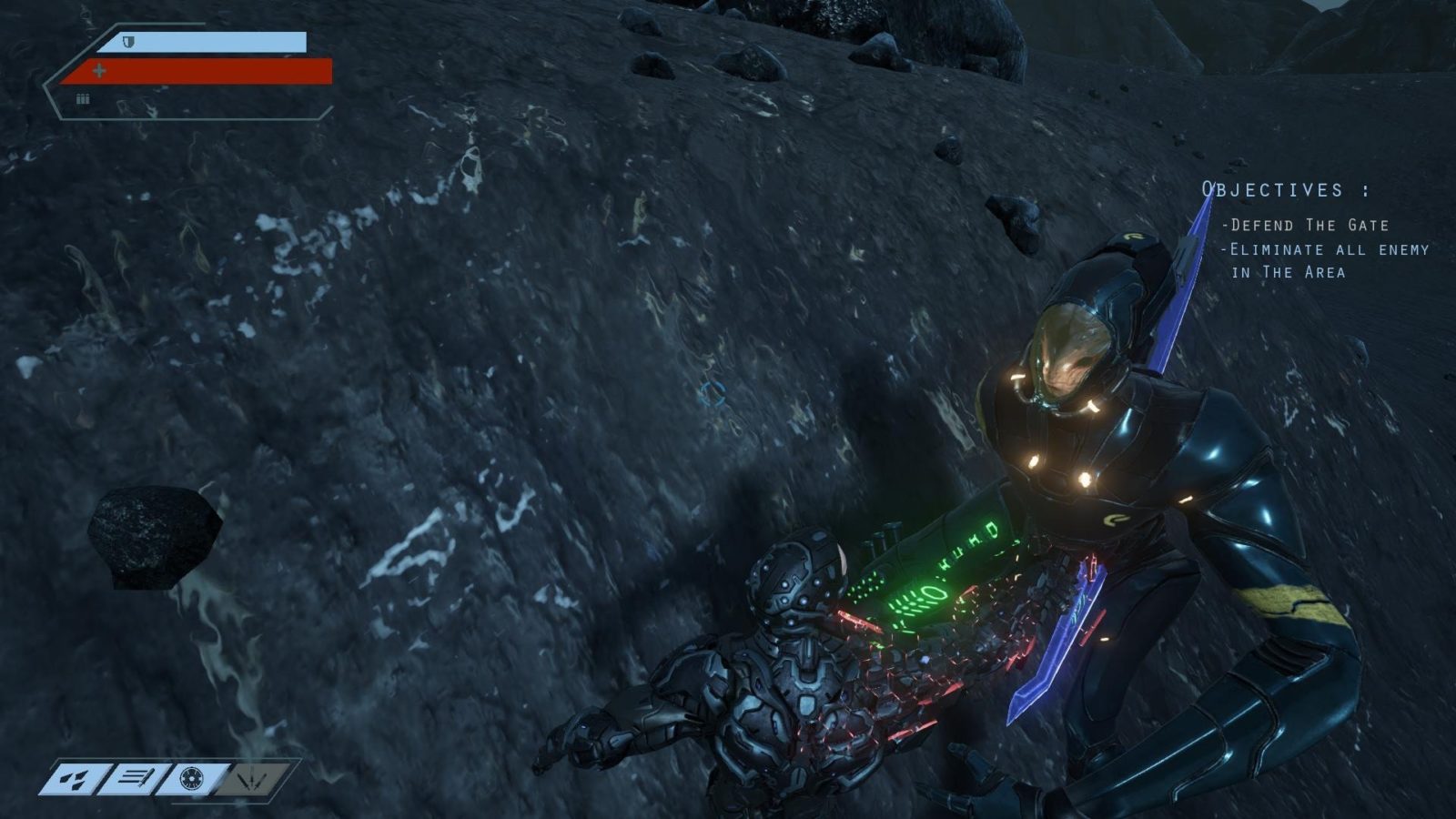1456x819 pixels.
Task: Click the Objectives tracker heading
Action: coord(1285,190)
